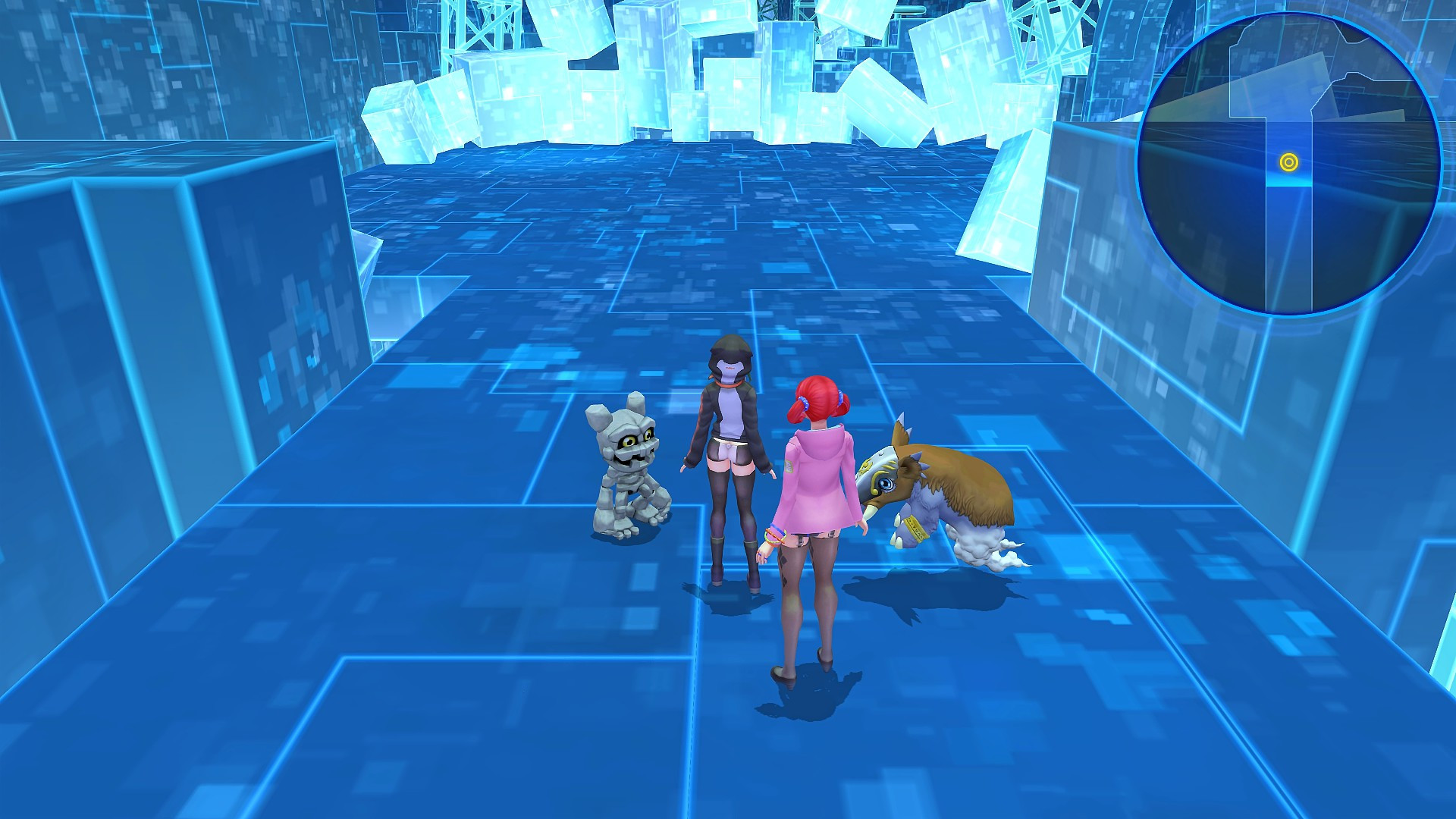This screenshot has width=1456, height=819.
Task: Click the NPC's purple face under the hood
Action: click(x=730, y=372)
